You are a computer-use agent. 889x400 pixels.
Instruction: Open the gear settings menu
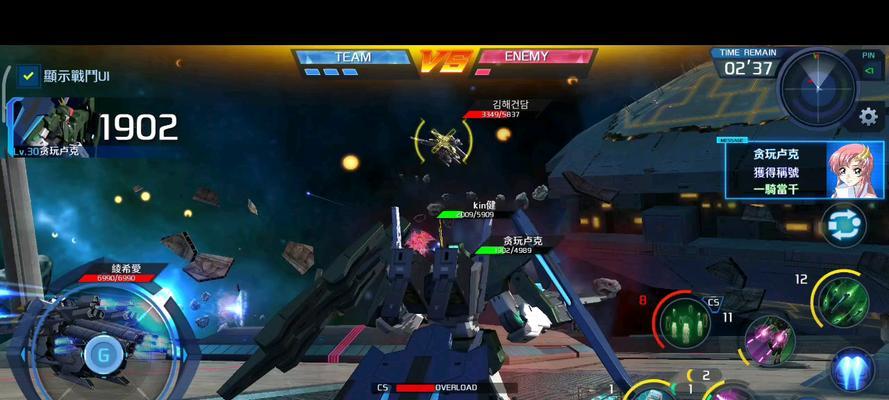tap(868, 117)
